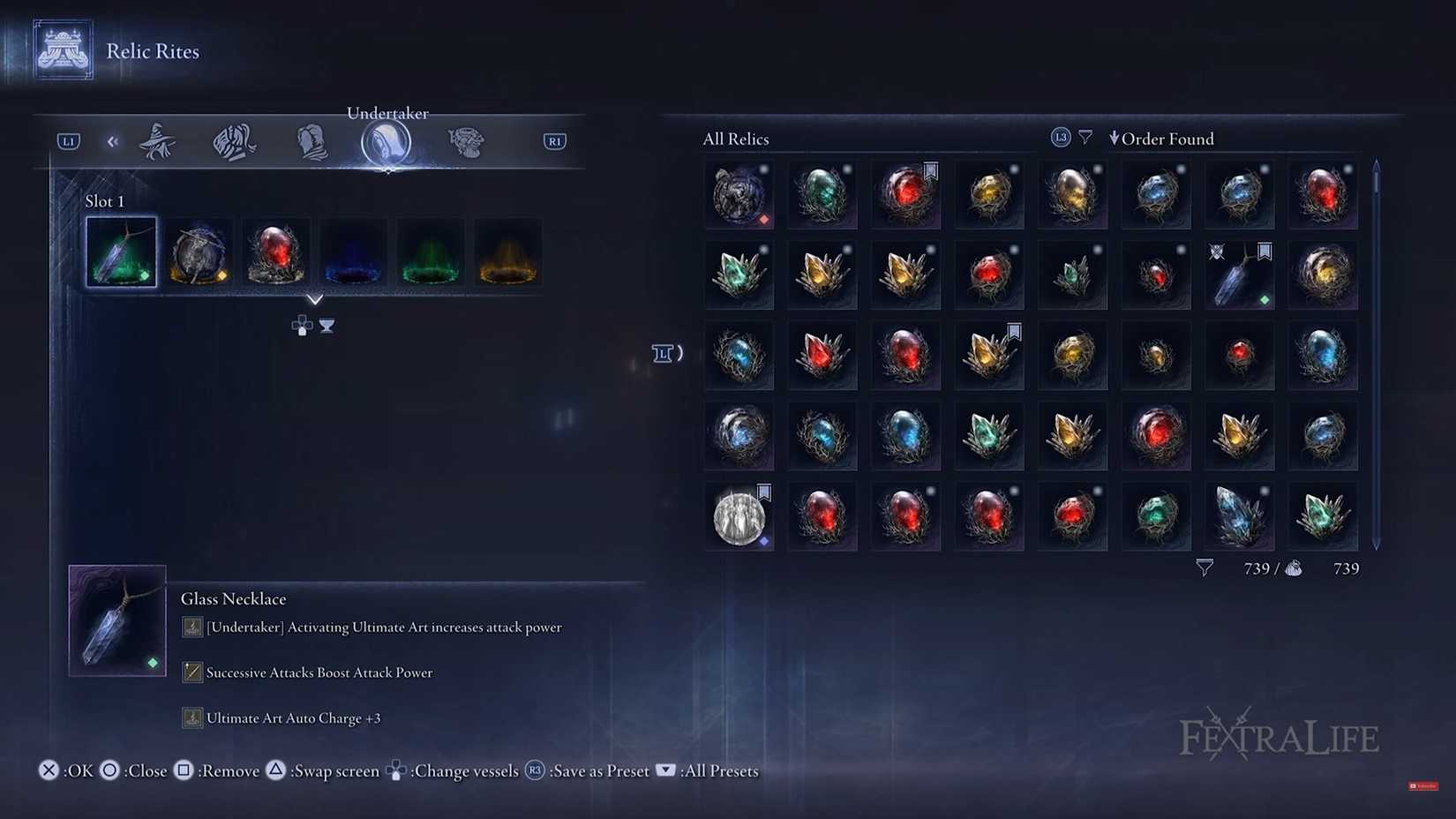Image resolution: width=1456 pixels, height=819 pixels.
Task: Switch to the All Relics tab
Action: coord(735,139)
